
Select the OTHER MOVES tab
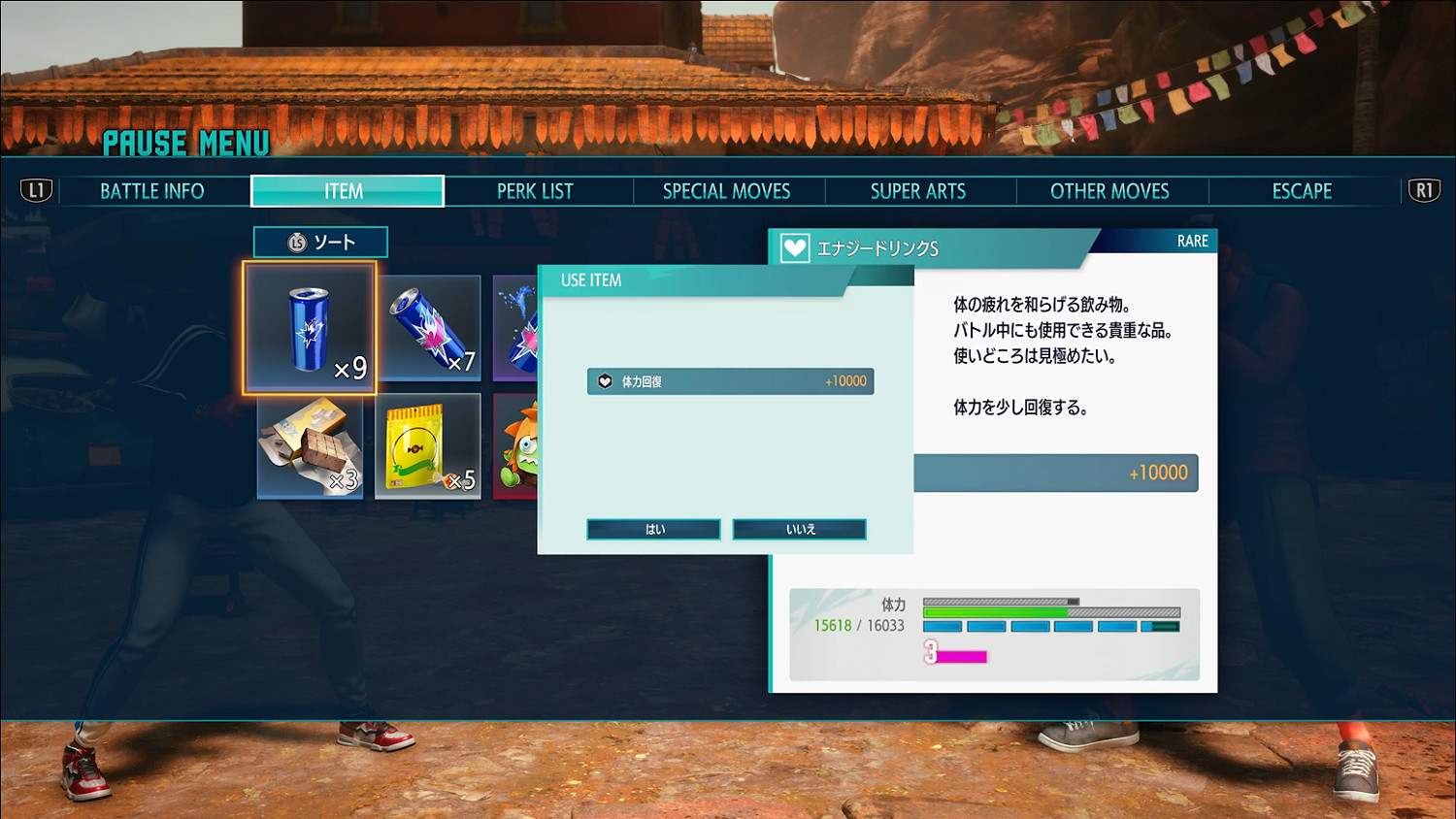click(x=1109, y=190)
